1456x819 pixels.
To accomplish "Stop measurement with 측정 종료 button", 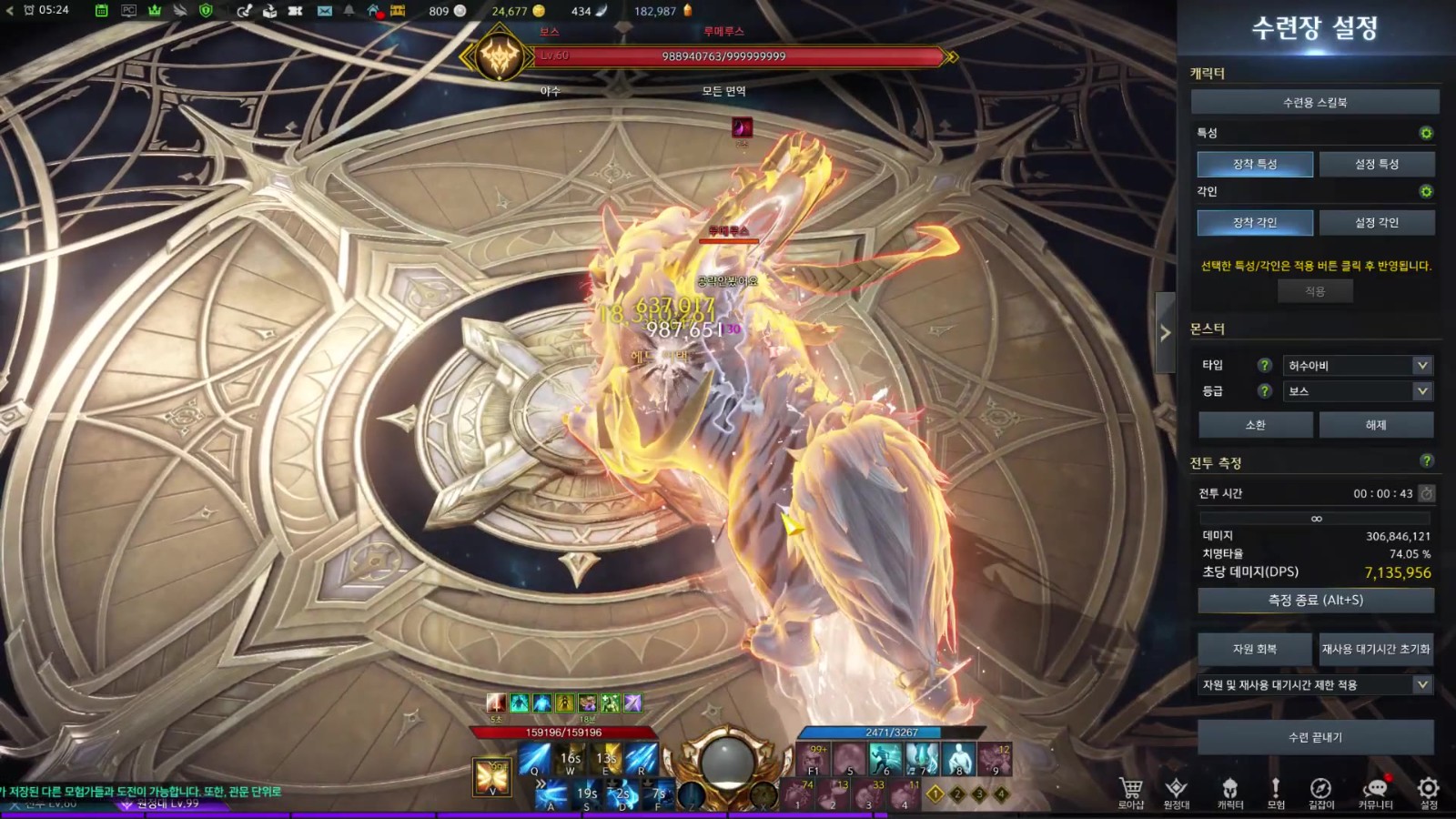I will 1315,601.
